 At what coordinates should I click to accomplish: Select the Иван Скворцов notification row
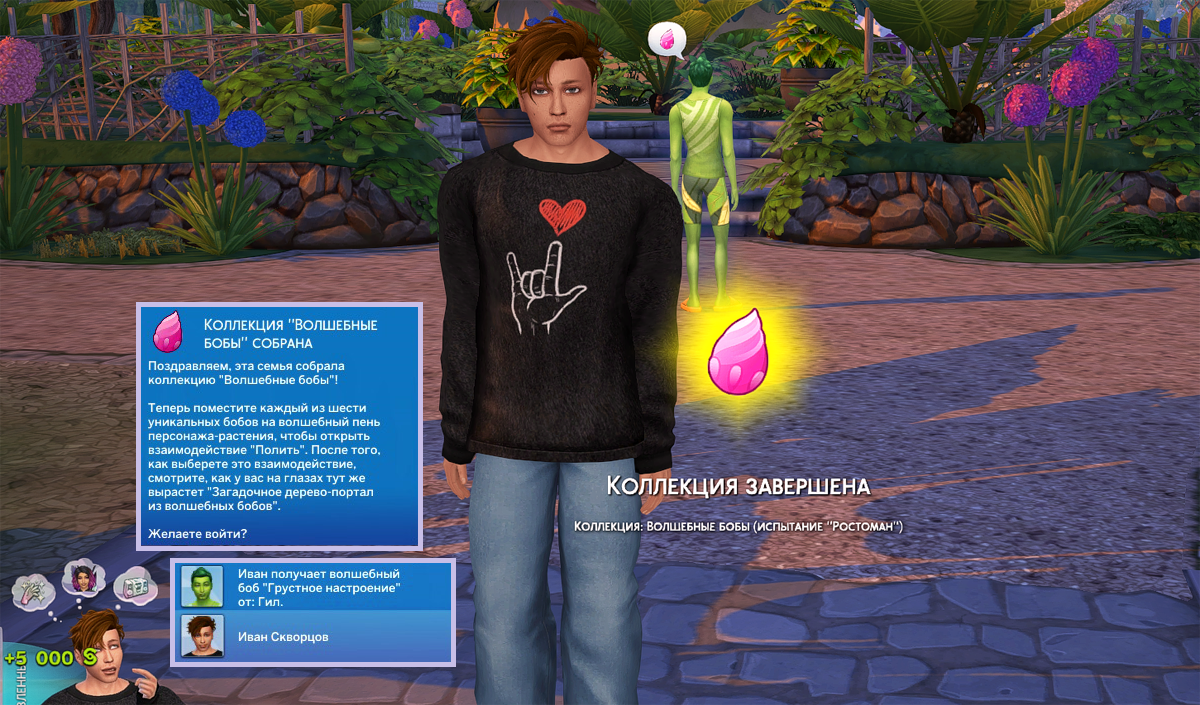[313, 637]
